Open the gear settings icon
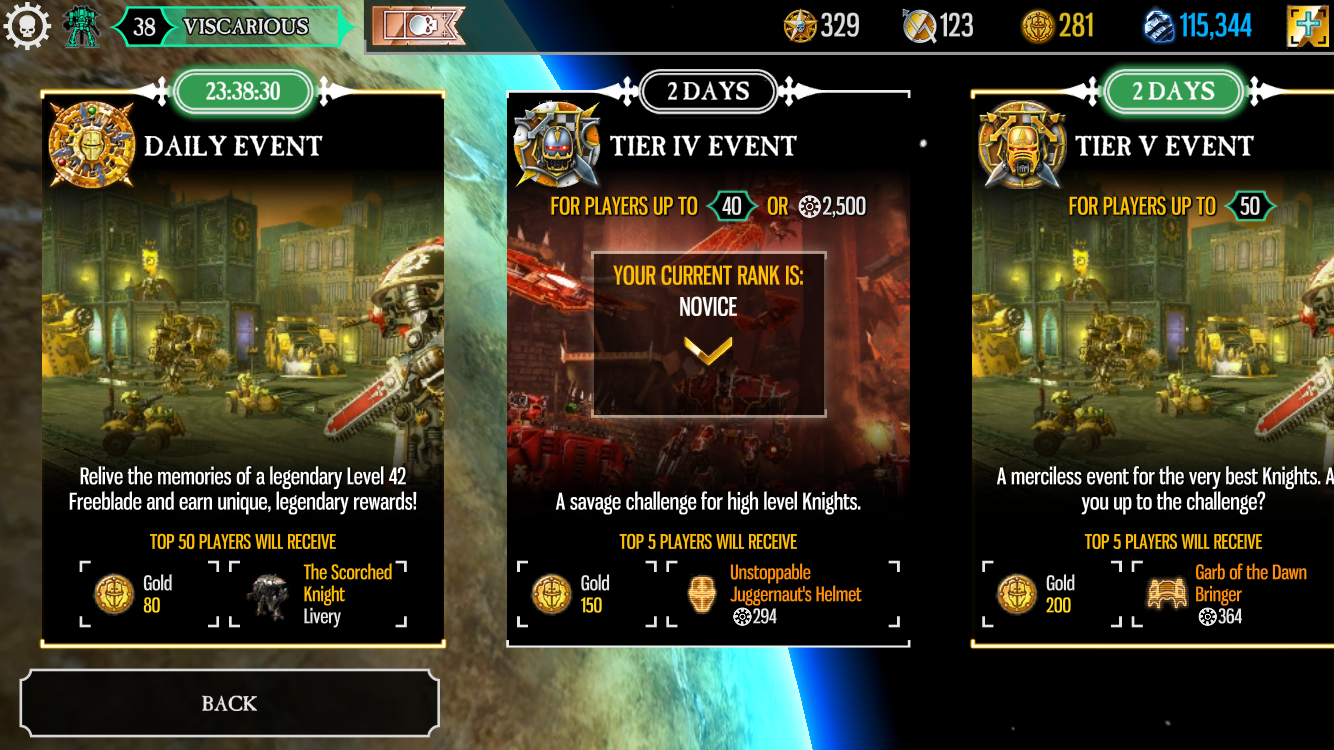The image size is (1334, 750). click(27, 26)
